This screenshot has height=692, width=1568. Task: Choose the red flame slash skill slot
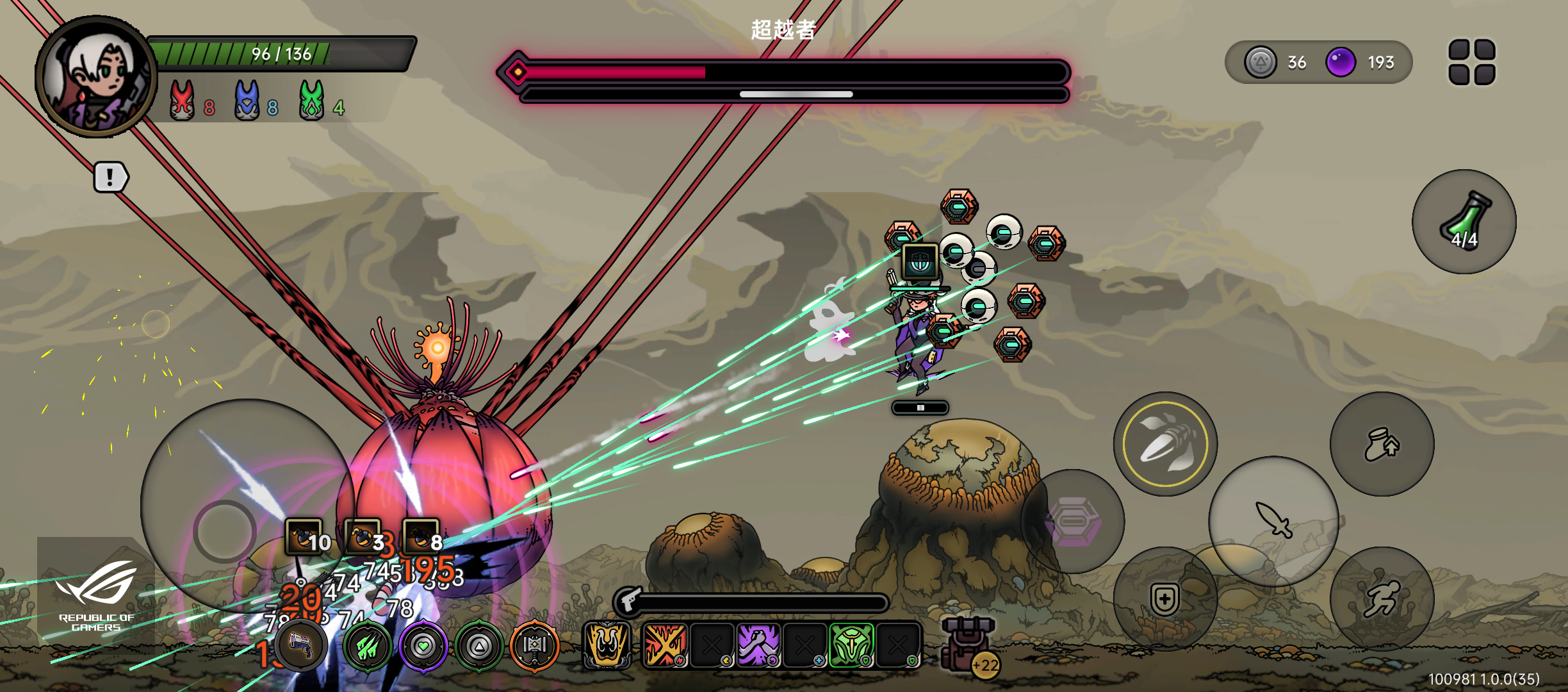pos(664,645)
